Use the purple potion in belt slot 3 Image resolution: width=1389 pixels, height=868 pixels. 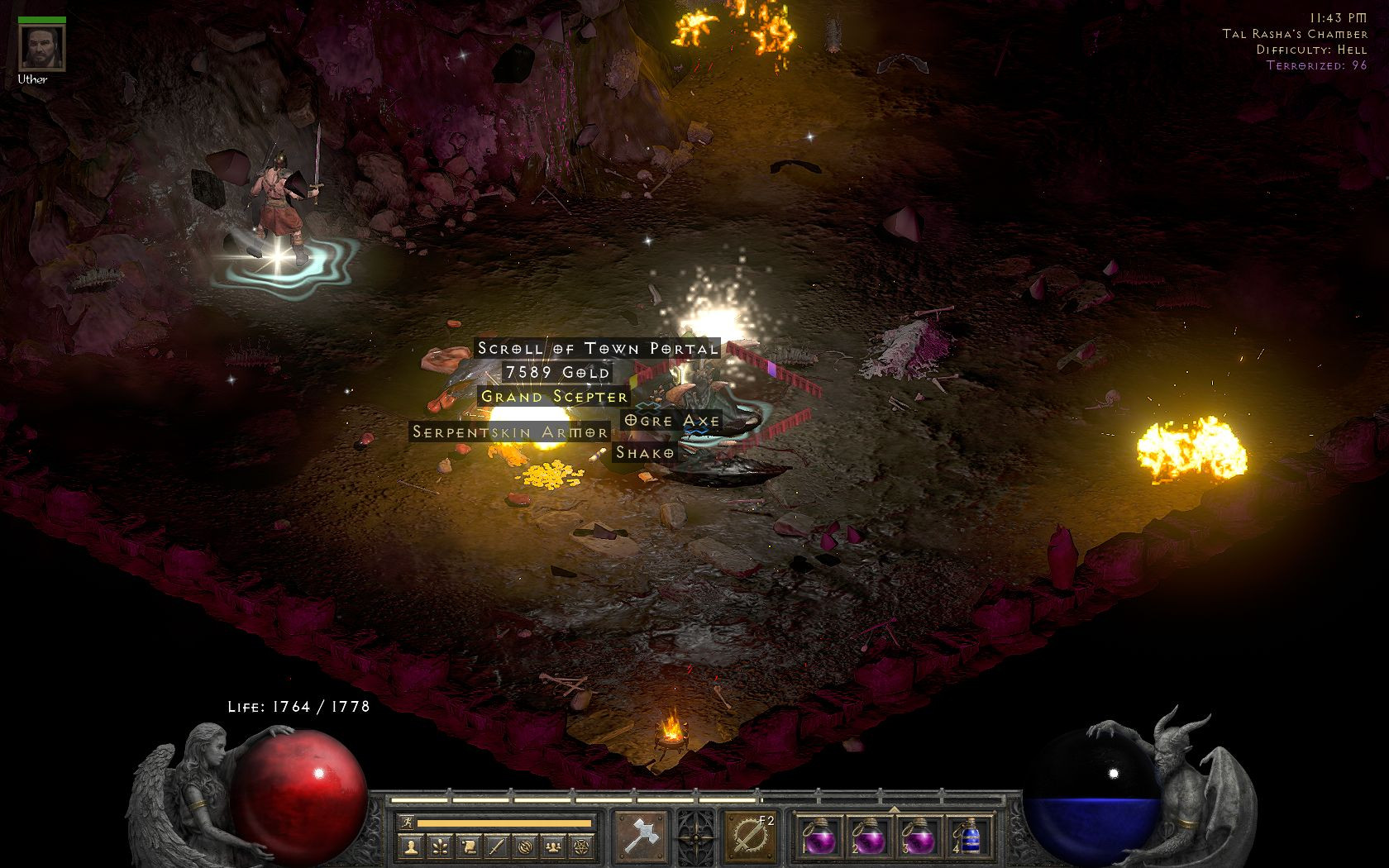pyautogui.click(x=916, y=837)
